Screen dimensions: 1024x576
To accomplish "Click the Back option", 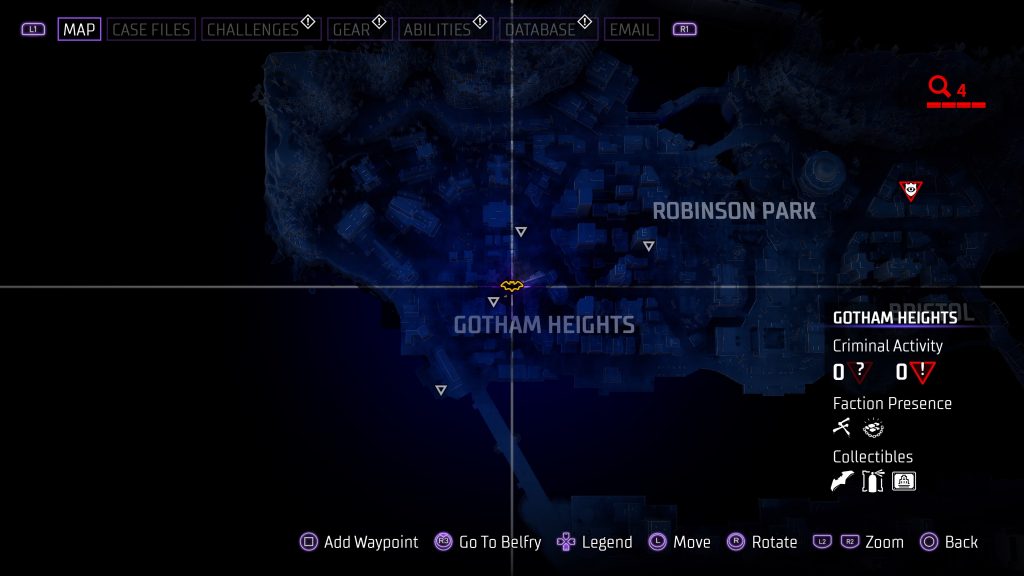I will 949,542.
